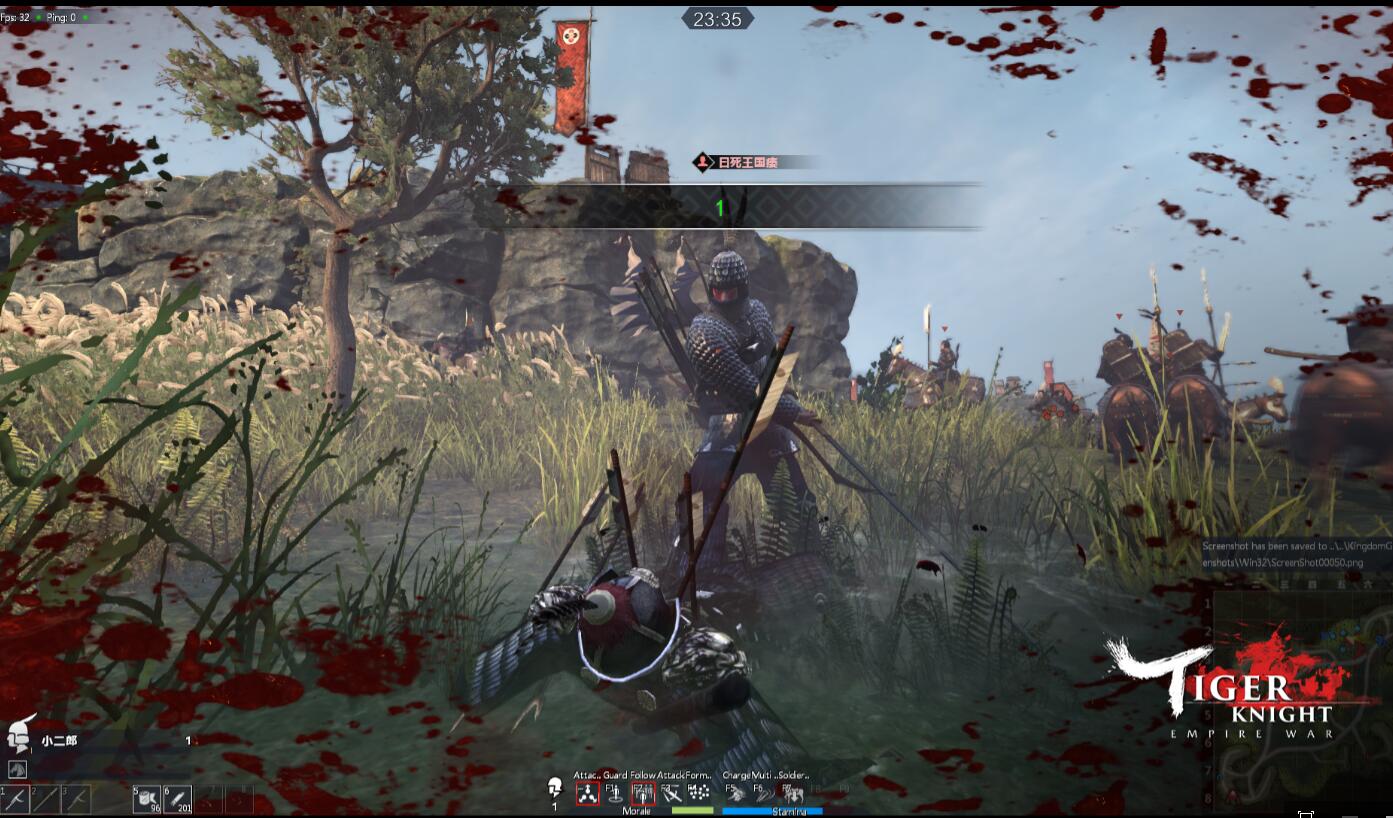Issue the Attack command with crossed swords
The height and width of the screenshot is (818, 1393).
click(x=672, y=794)
